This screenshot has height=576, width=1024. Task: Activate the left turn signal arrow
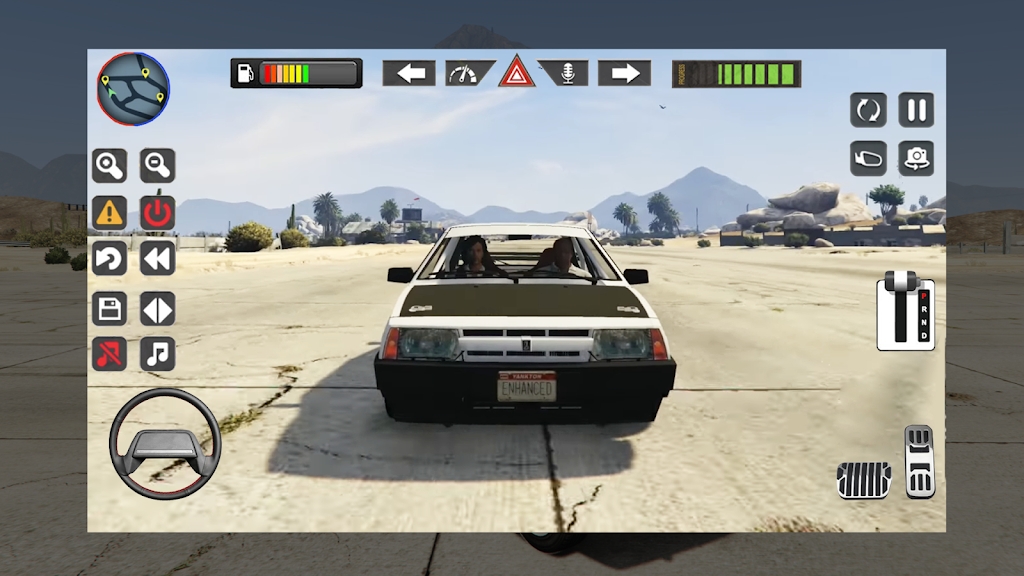pos(409,73)
